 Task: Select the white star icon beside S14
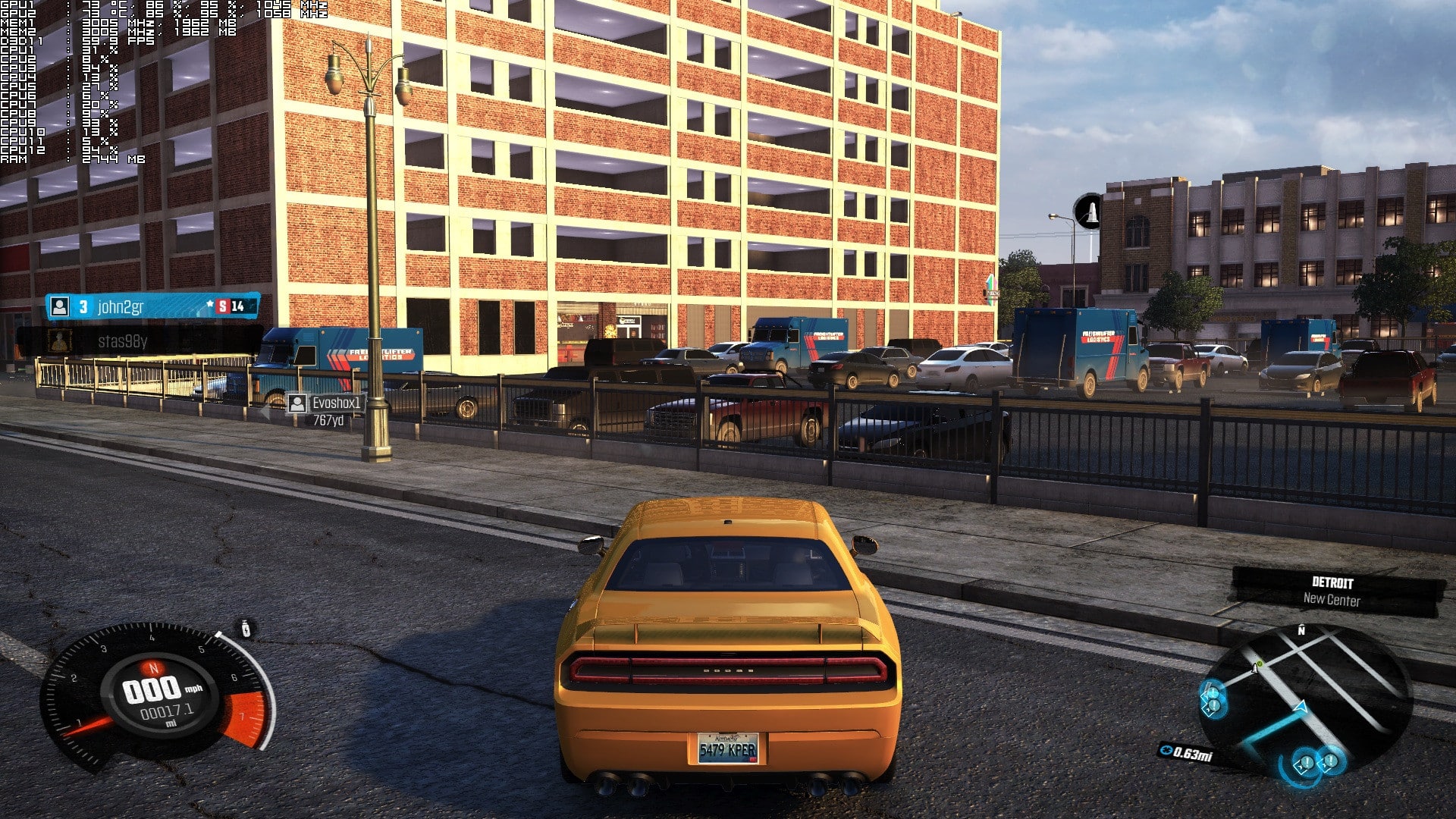[x=210, y=303]
